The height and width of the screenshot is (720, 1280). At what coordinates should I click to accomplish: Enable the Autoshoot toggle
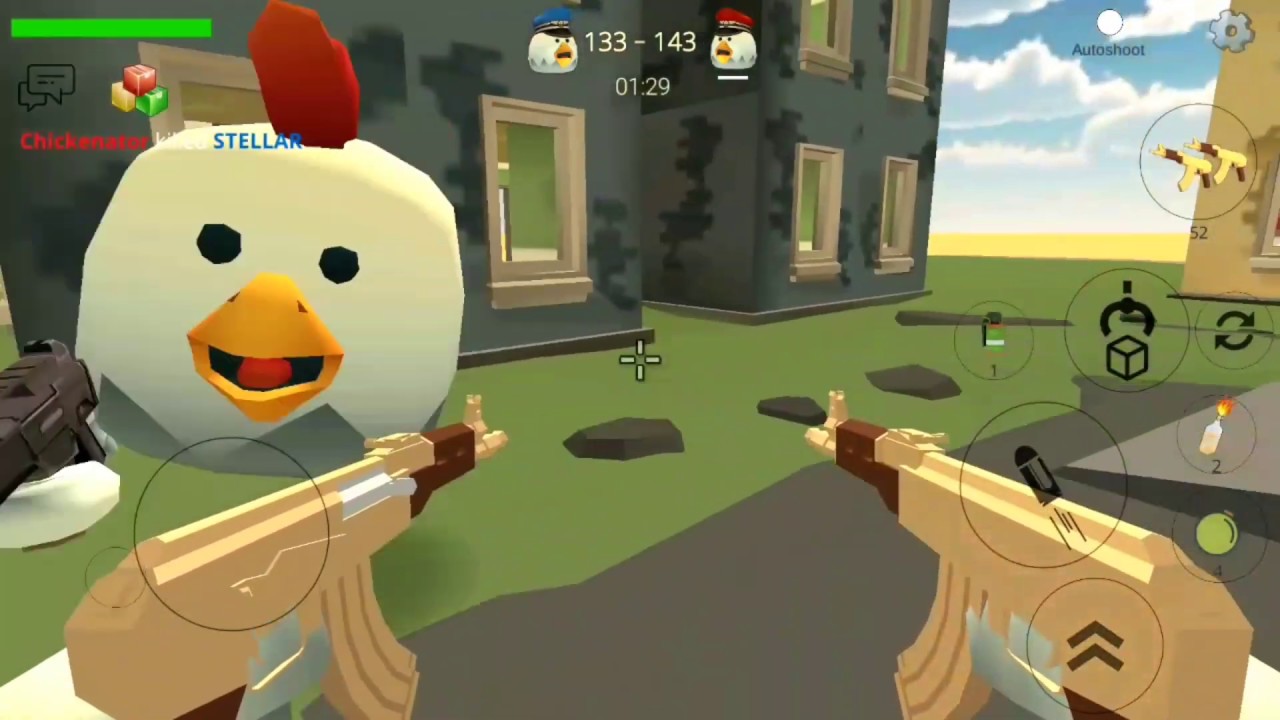coord(1109,22)
